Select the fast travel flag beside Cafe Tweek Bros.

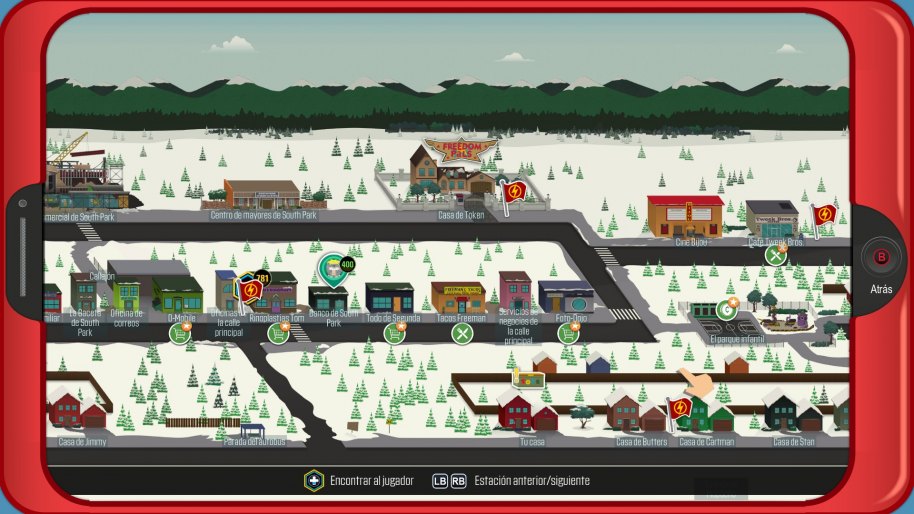(x=823, y=215)
